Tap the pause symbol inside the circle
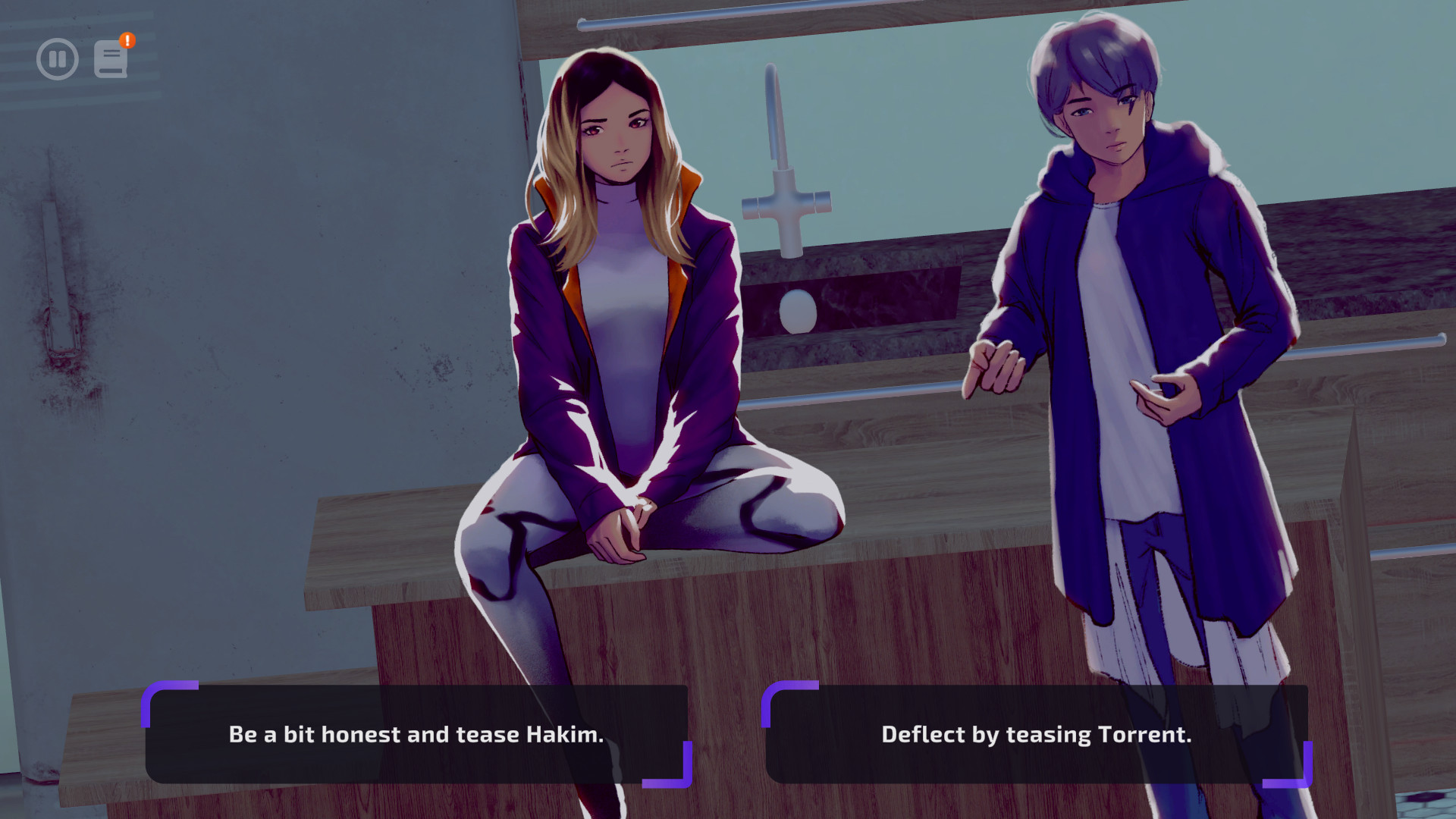 click(x=57, y=58)
